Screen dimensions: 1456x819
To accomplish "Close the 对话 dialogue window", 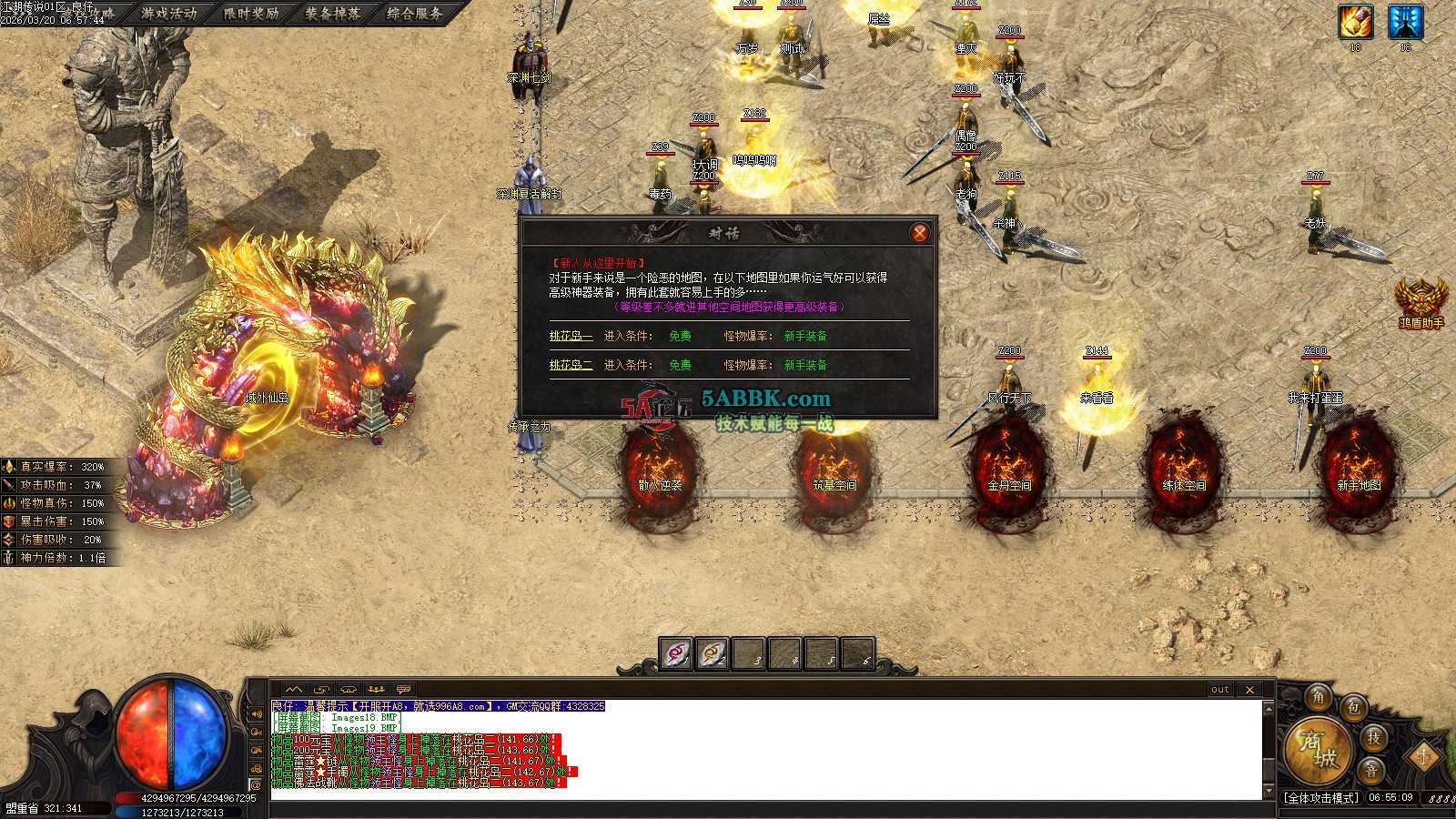I will pyautogui.click(x=919, y=233).
